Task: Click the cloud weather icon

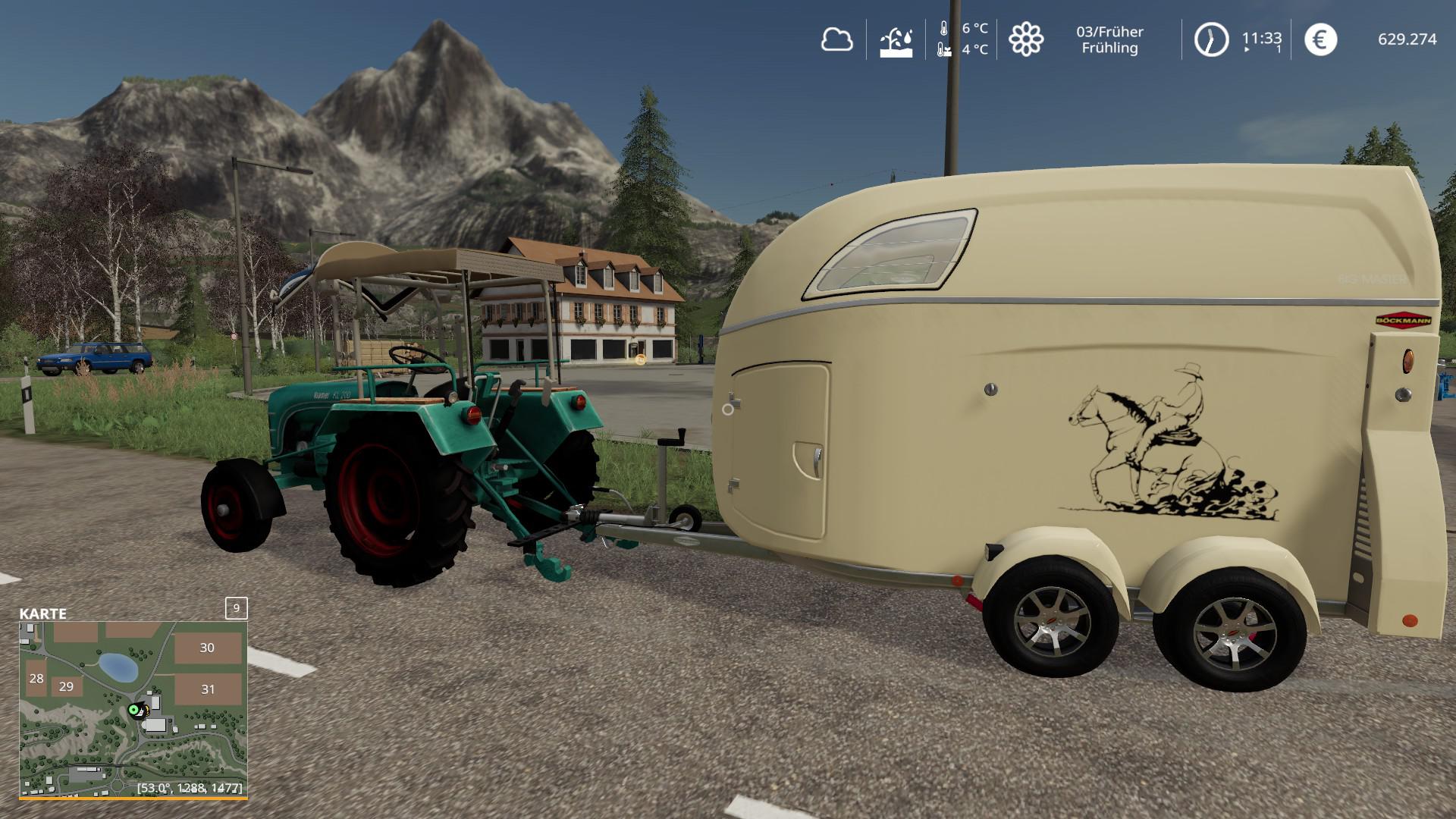Action: tap(836, 39)
